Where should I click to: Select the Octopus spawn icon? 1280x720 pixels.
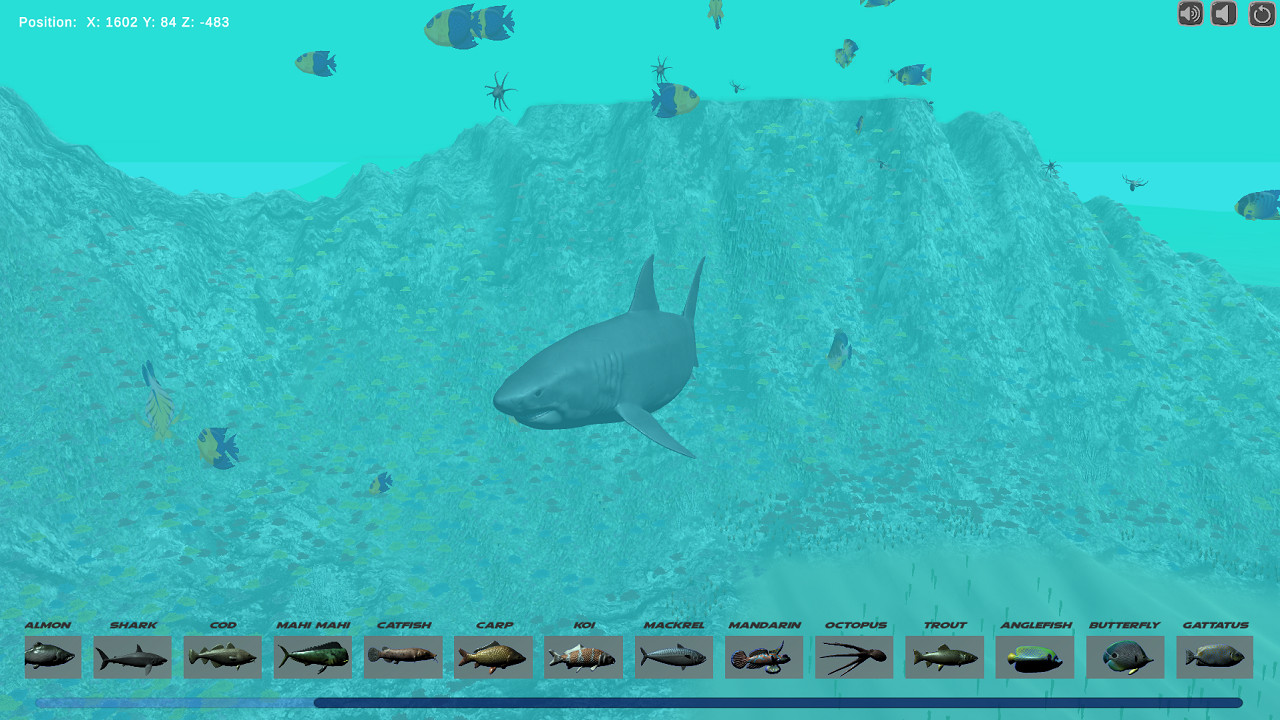[854, 657]
